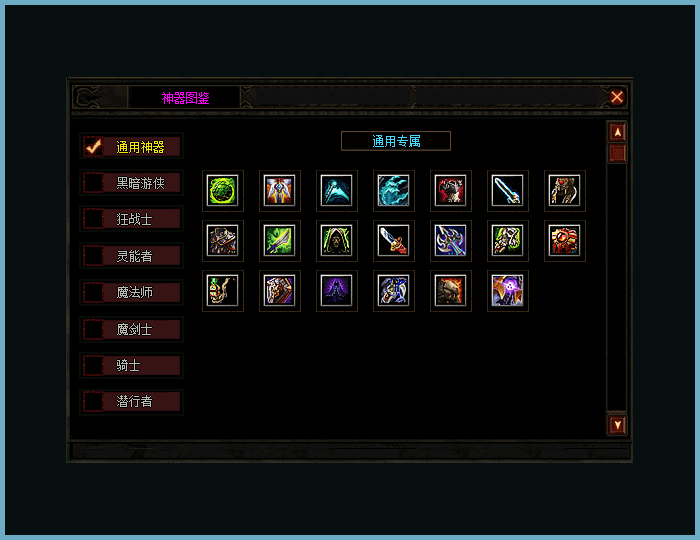The width and height of the screenshot is (700, 540).
Task: Toggle the 通用神器 checkbox
Action: [x=94, y=146]
